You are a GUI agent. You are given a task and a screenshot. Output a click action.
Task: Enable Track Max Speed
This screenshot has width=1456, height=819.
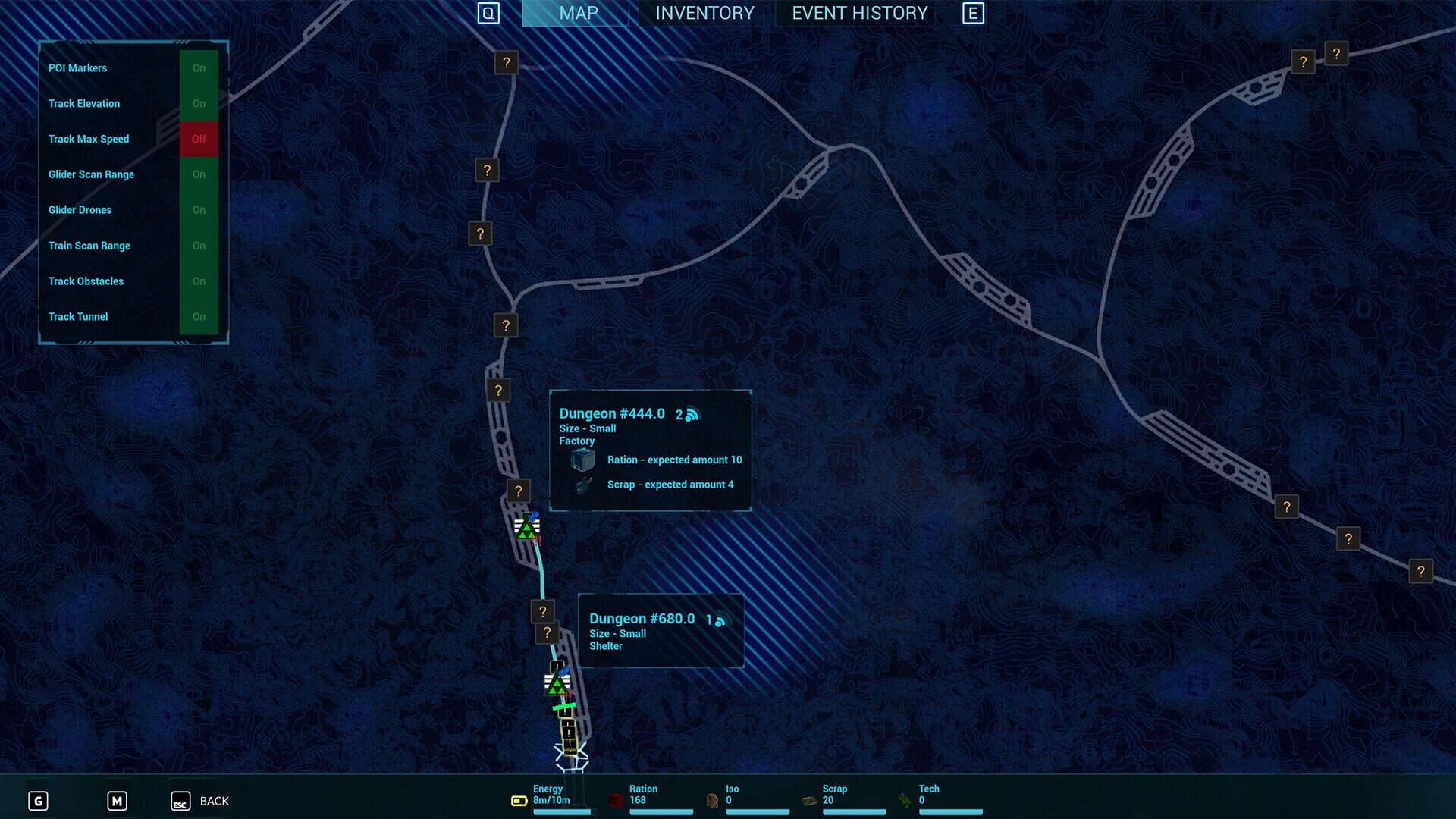(199, 139)
